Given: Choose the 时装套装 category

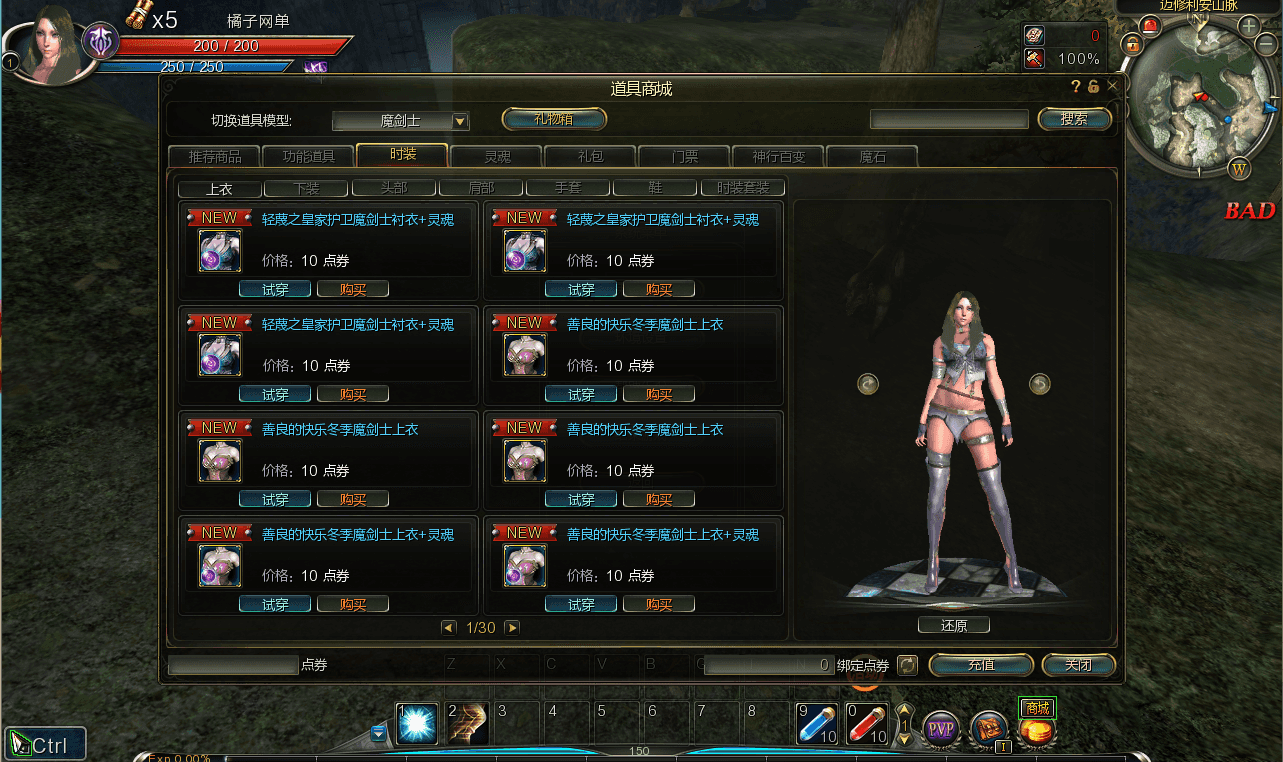Looking at the screenshot, I should [x=742, y=188].
